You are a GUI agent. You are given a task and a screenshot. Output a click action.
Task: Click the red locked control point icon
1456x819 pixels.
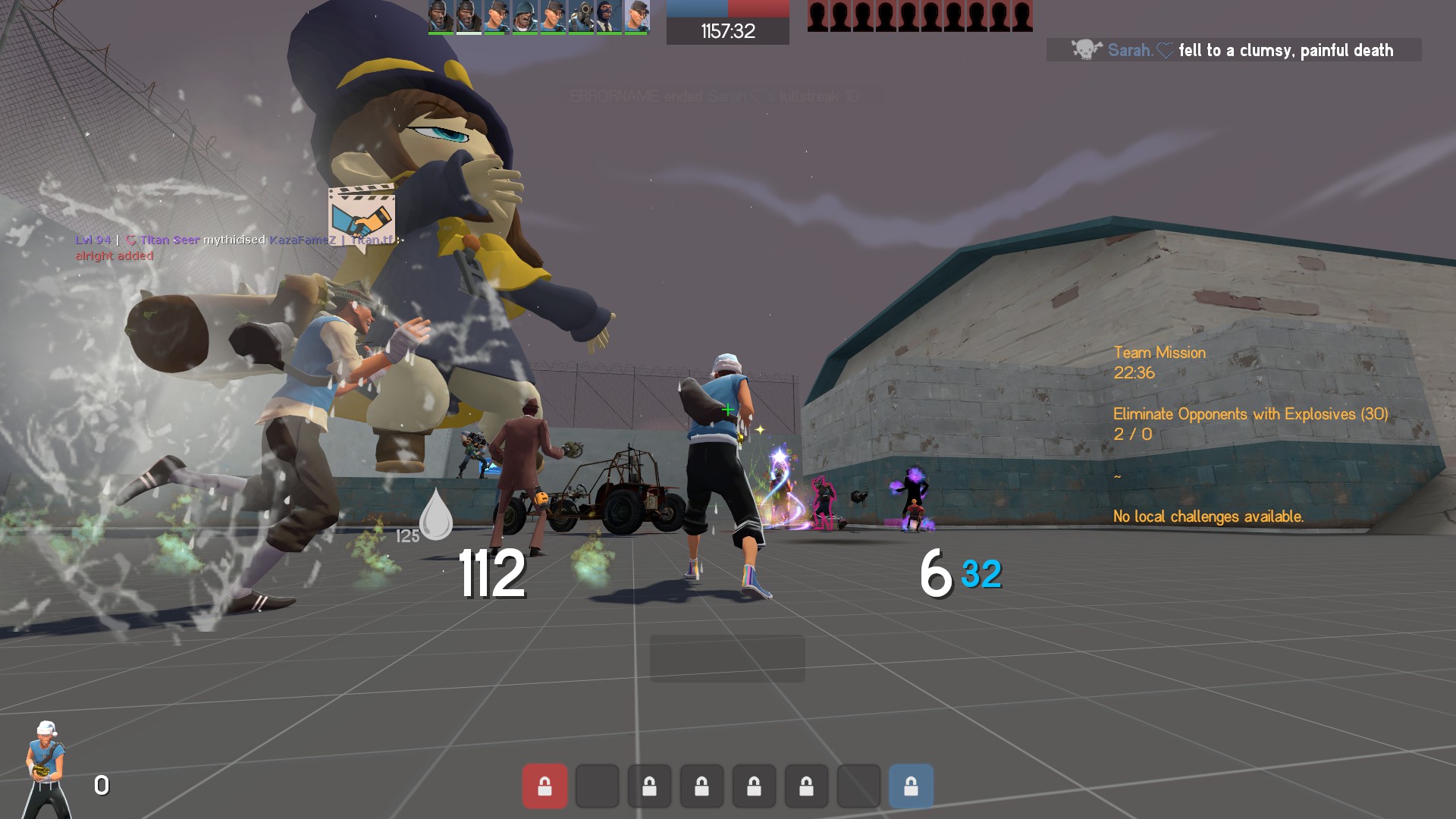tap(544, 786)
